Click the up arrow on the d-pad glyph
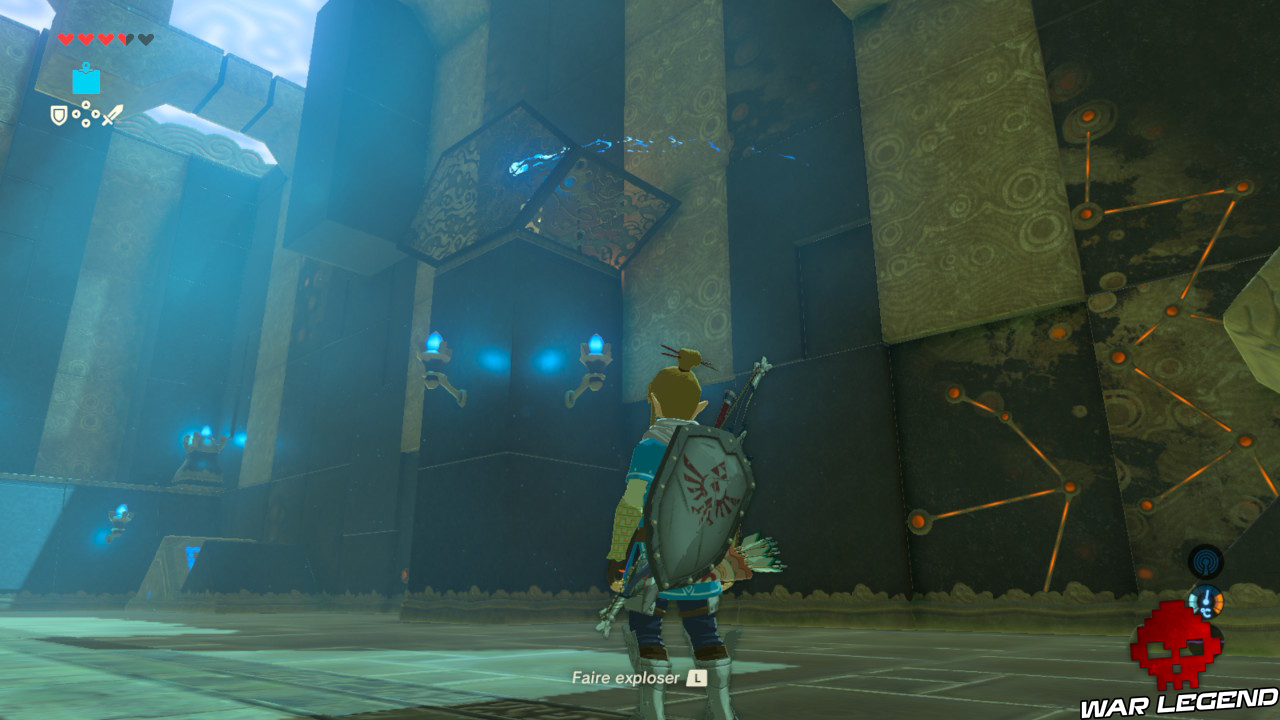This screenshot has height=720, width=1280. point(86,103)
